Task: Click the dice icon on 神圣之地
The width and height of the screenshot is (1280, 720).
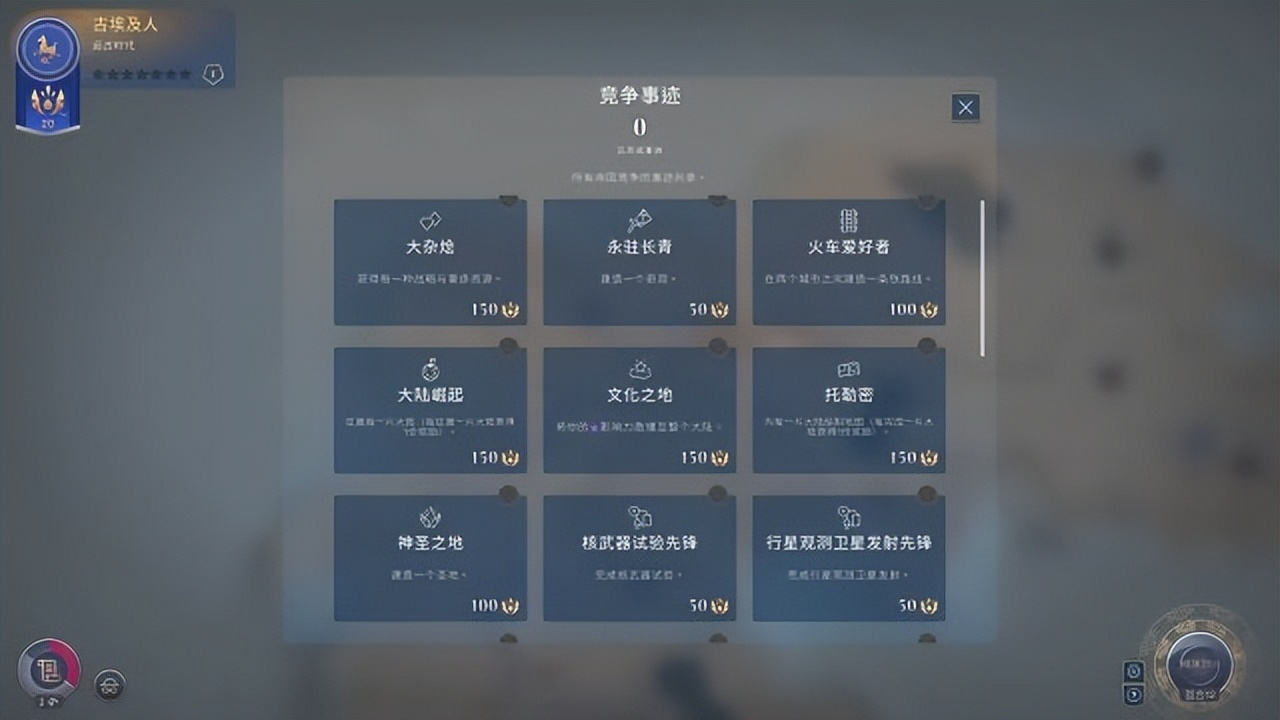Action: (x=430, y=515)
